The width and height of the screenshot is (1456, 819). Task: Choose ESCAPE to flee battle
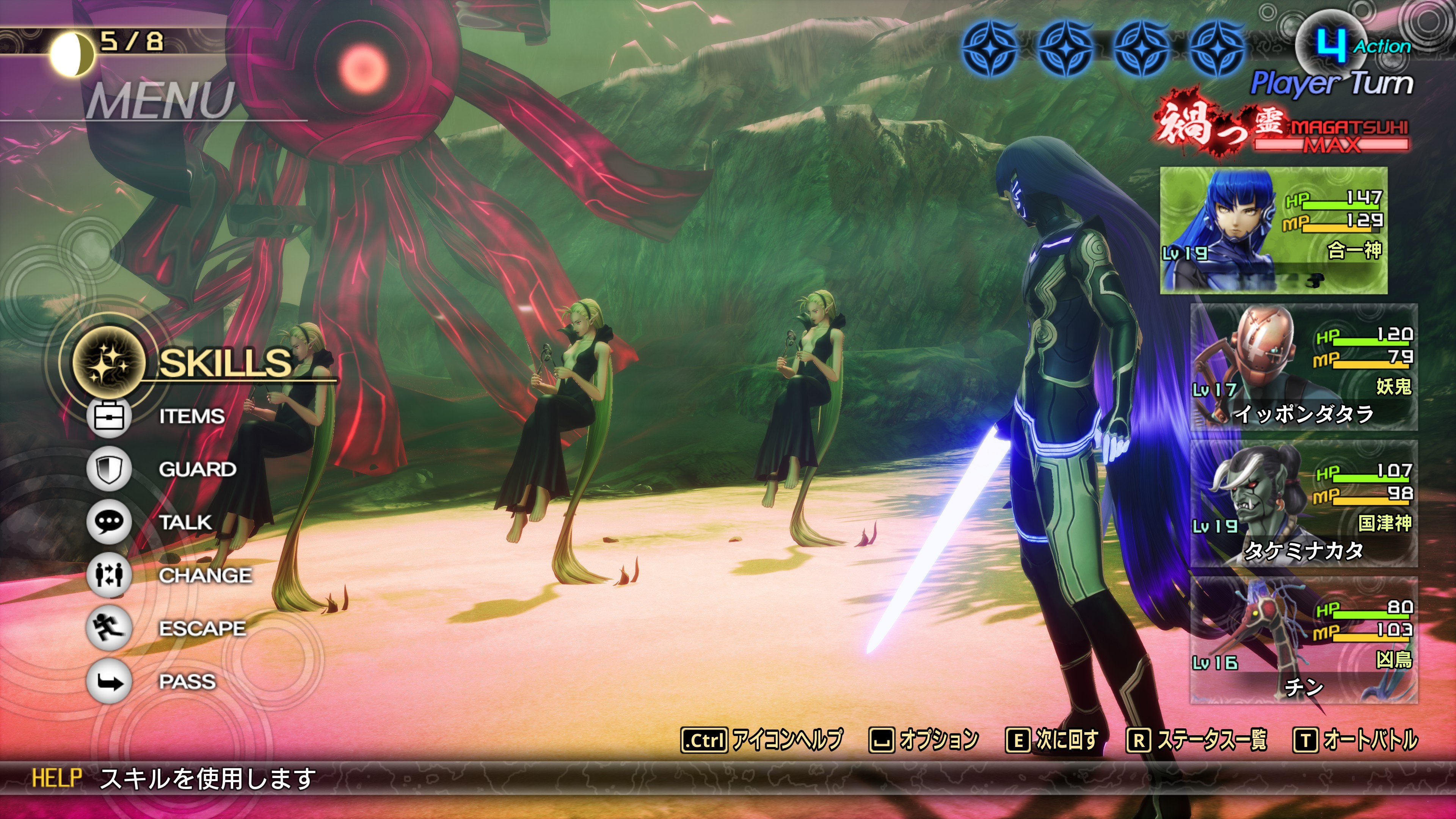coord(202,629)
